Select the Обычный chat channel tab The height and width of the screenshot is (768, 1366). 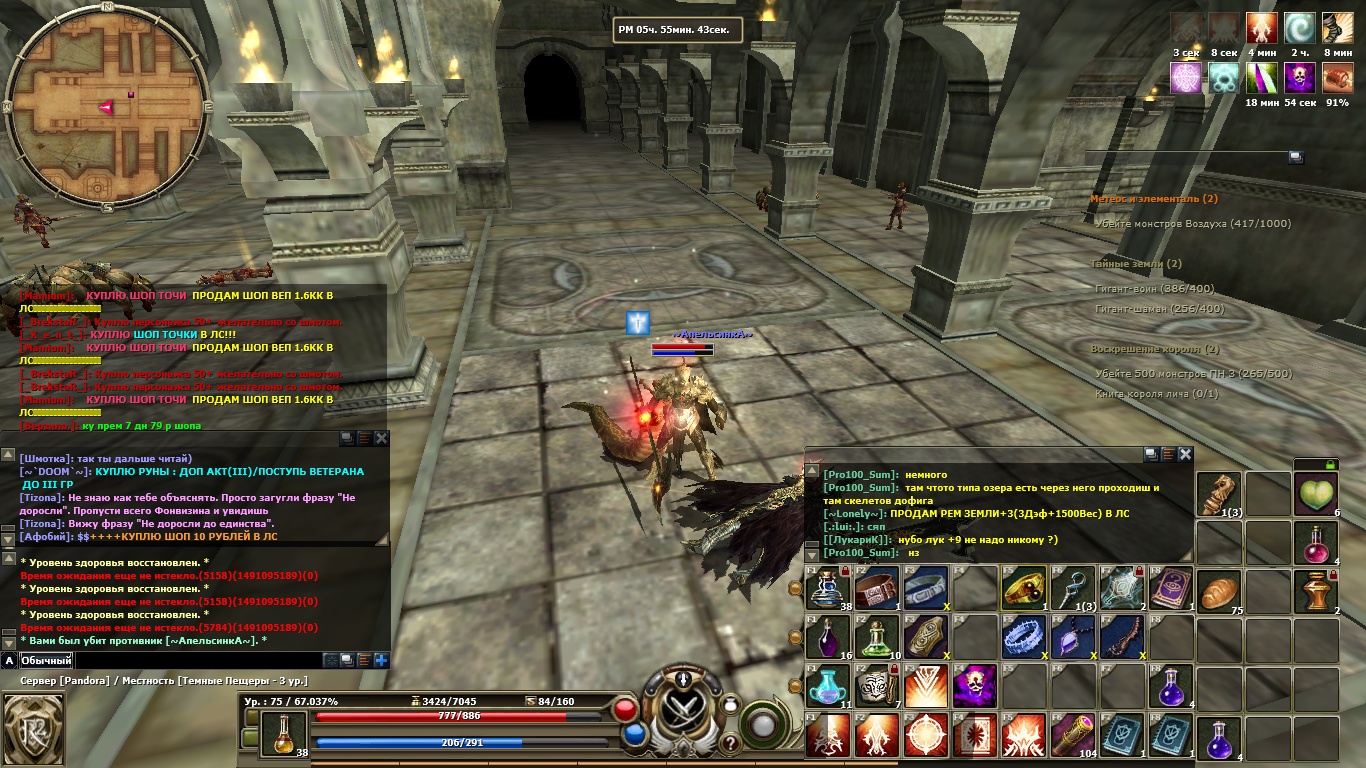(47, 660)
